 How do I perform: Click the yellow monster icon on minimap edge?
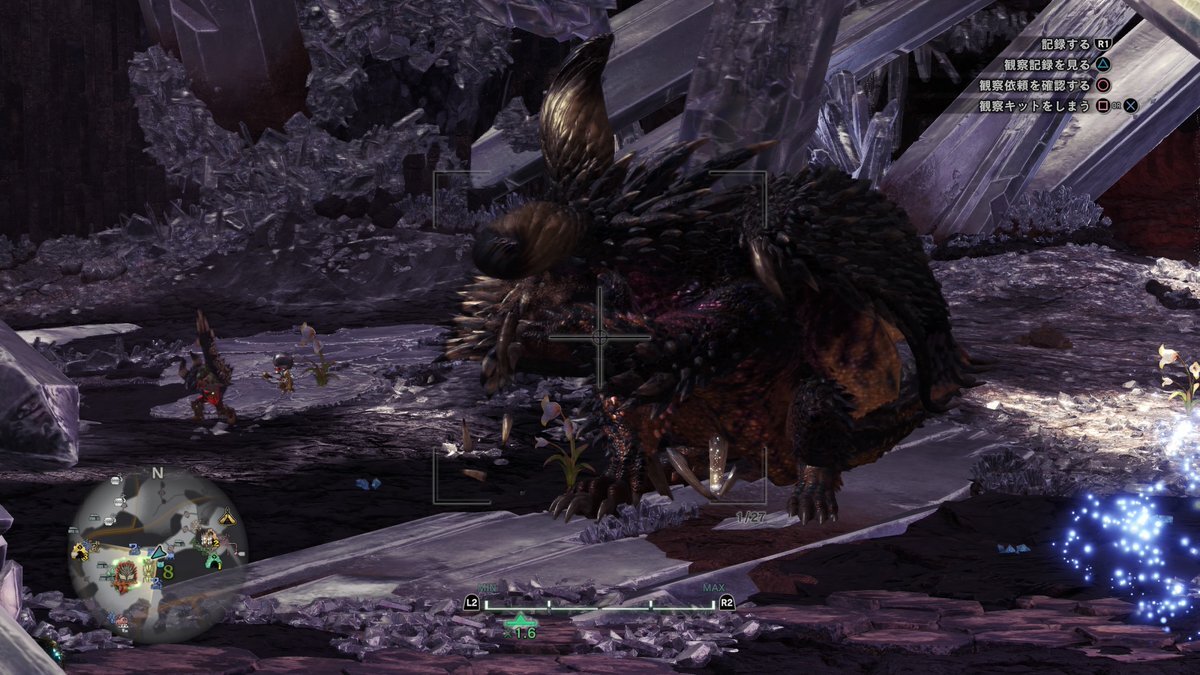(80, 551)
